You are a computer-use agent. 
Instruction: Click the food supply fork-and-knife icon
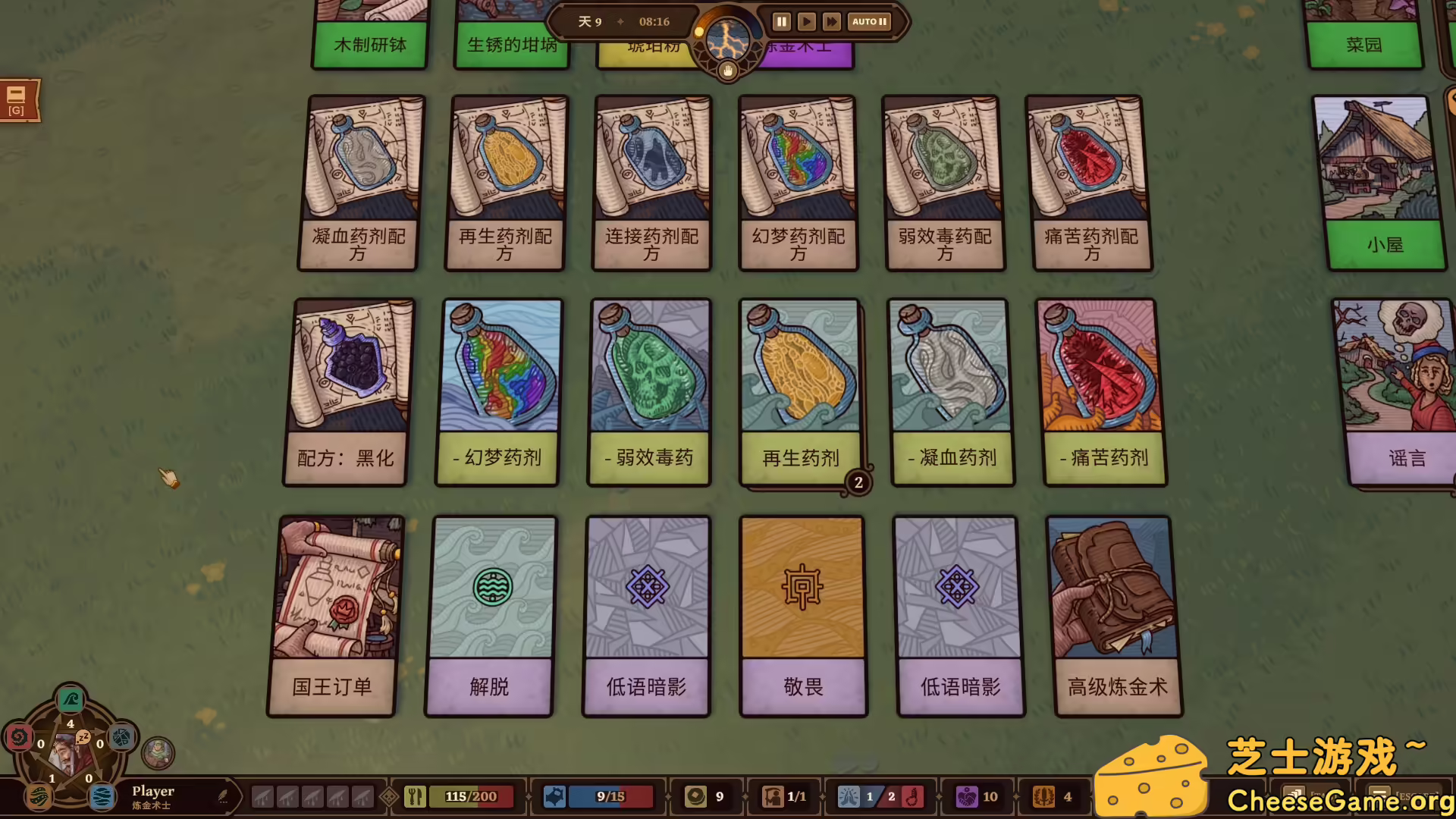pyautogui.click(x=414, y=796)
